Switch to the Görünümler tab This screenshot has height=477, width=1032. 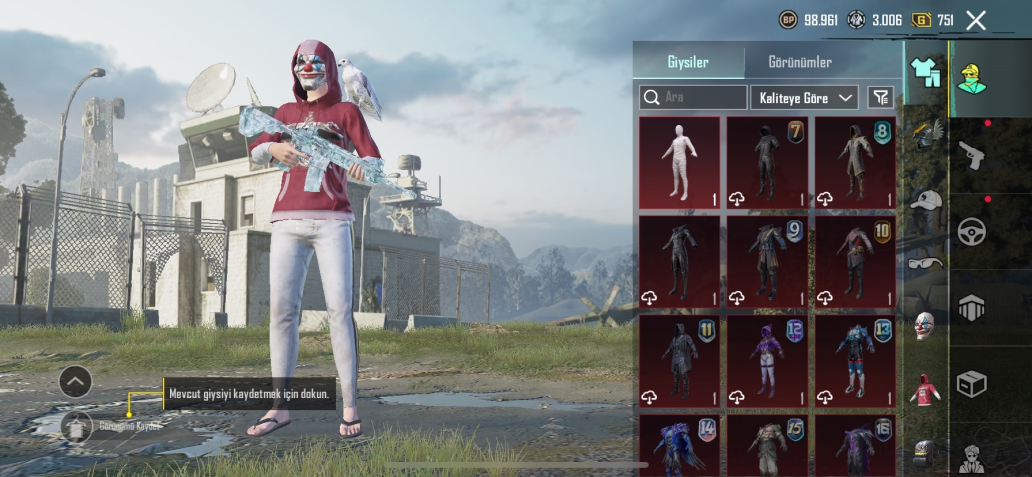coord(799,62)
